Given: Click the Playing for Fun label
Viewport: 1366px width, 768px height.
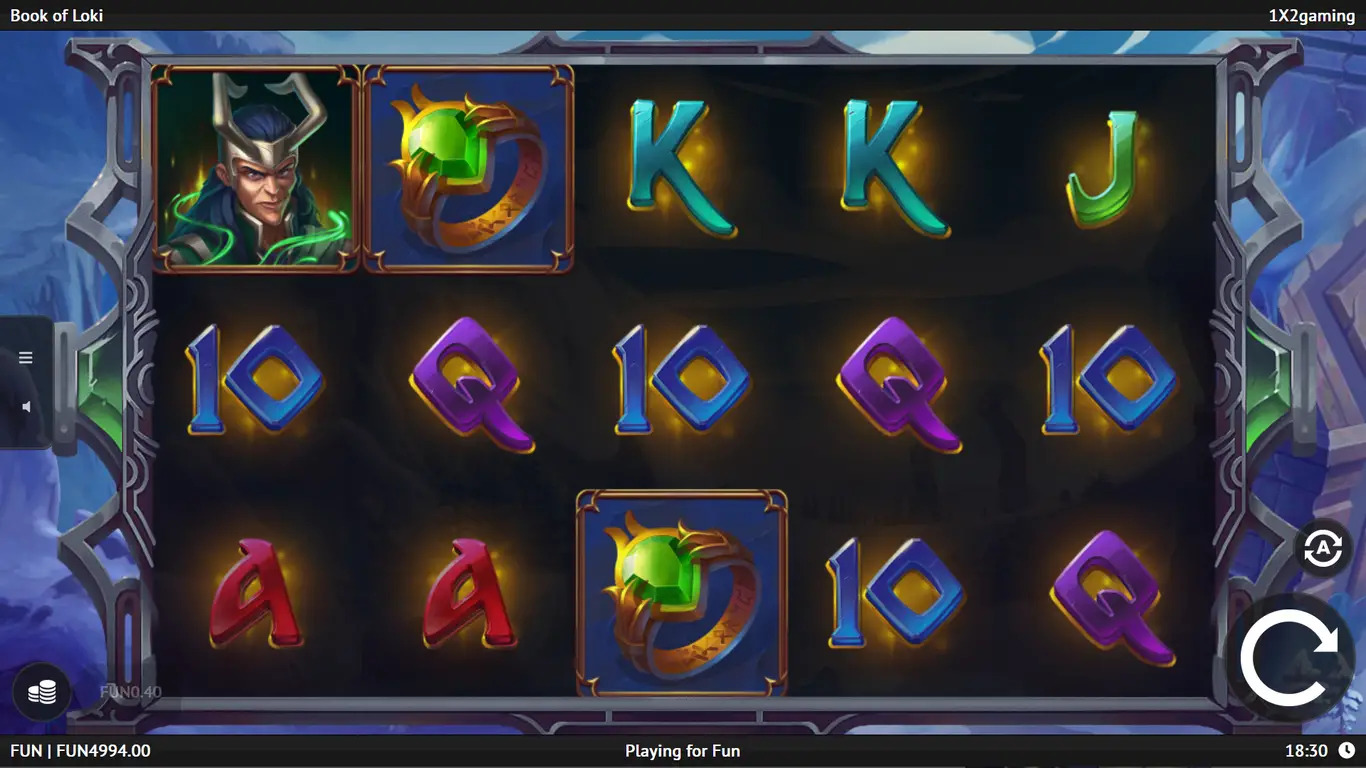Looking at the screenshot, I should tap(682, 751).
